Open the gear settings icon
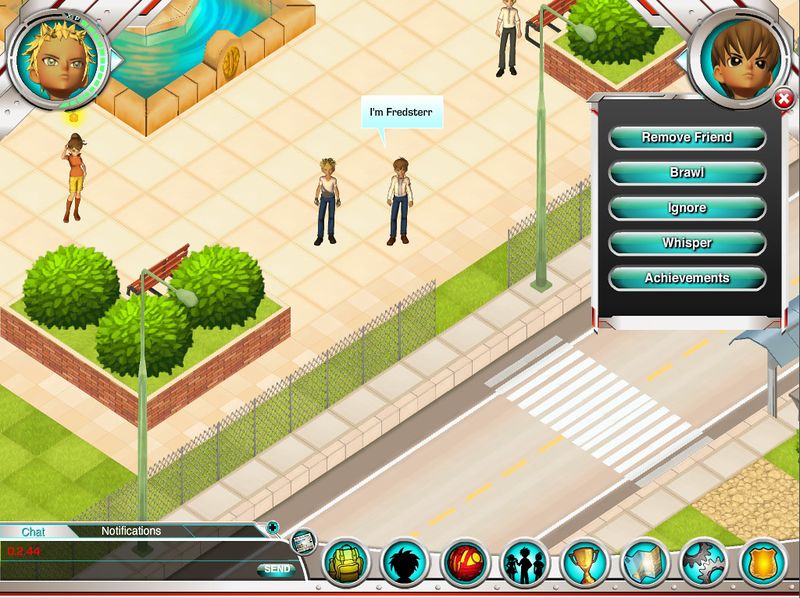Image resolution: width=800 pixels, height=598 pixels. (703, 564)
